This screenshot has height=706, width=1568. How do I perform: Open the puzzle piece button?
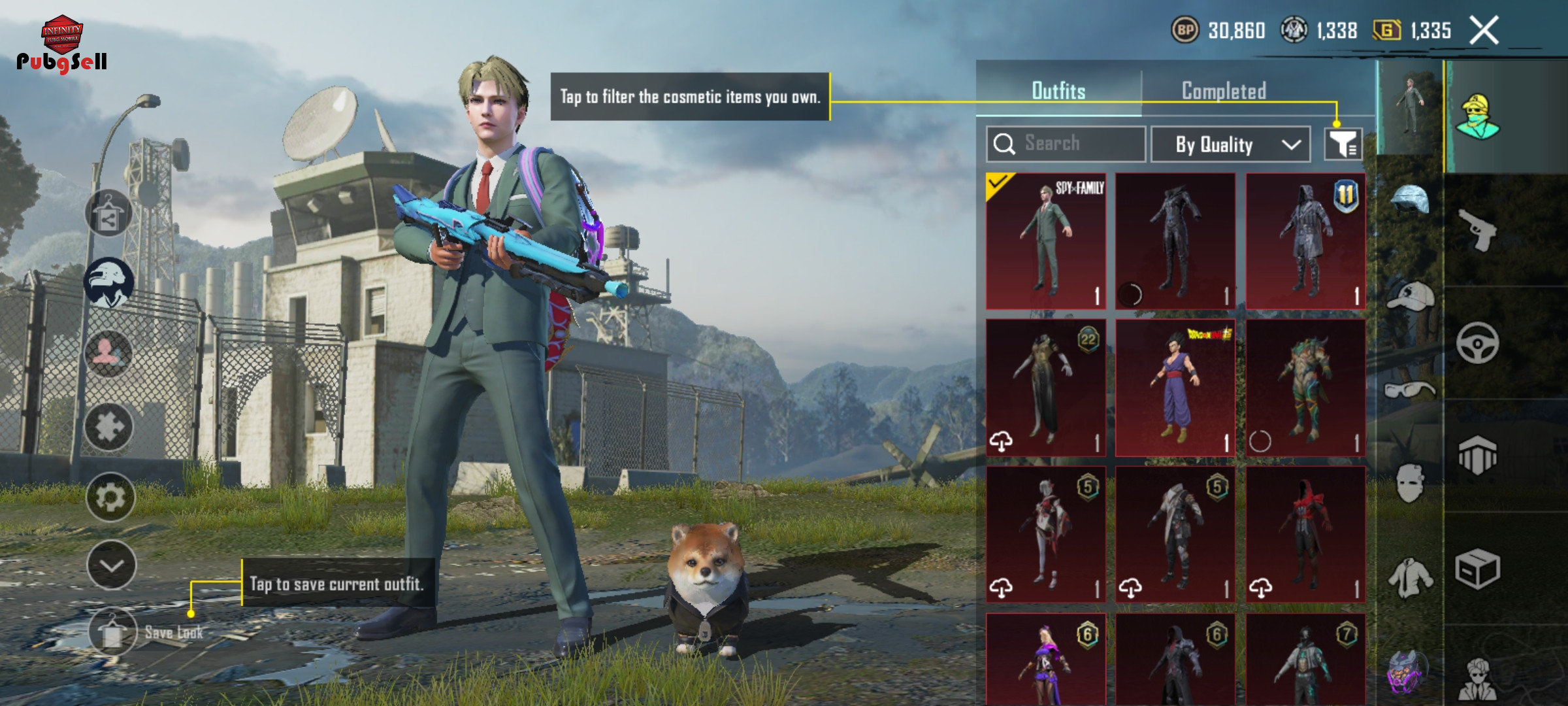(109, 427)
